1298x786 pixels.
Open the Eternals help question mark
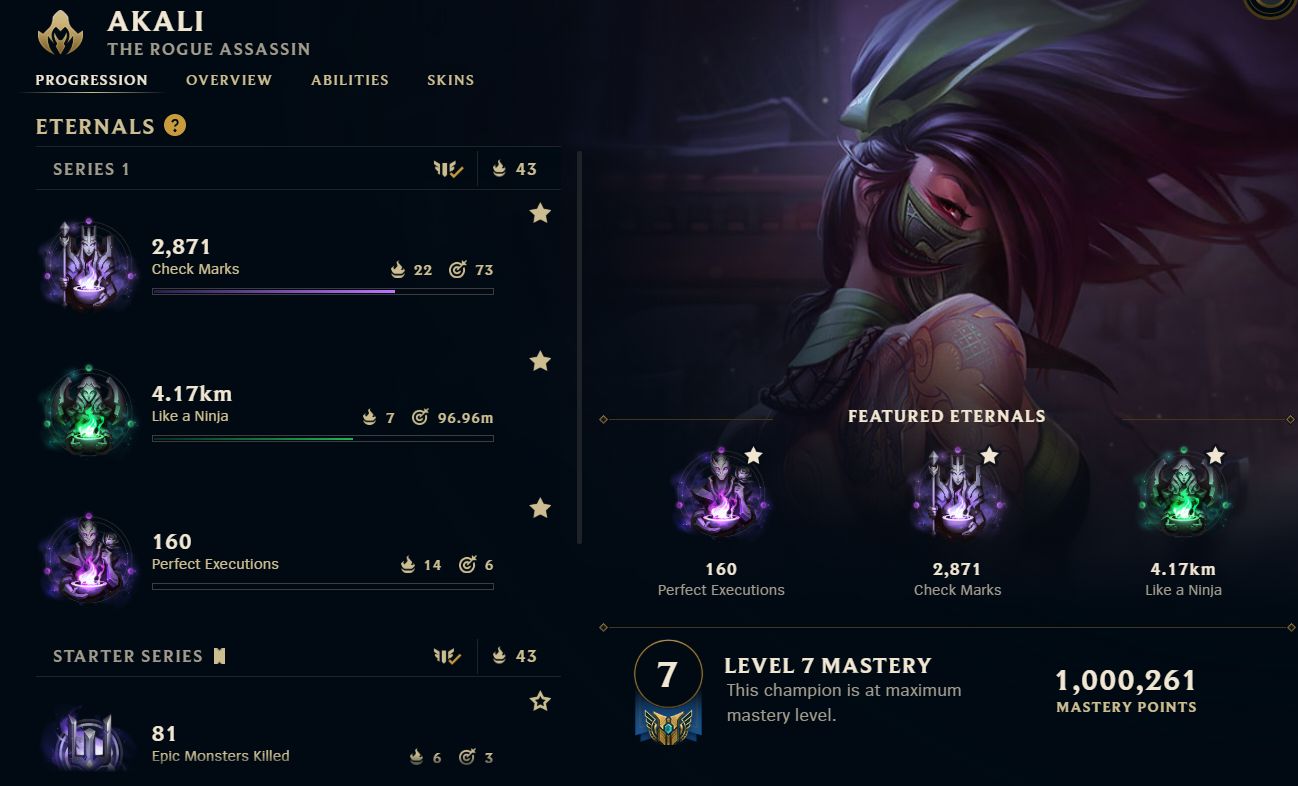pyautogui.click(x=175, y=126)
